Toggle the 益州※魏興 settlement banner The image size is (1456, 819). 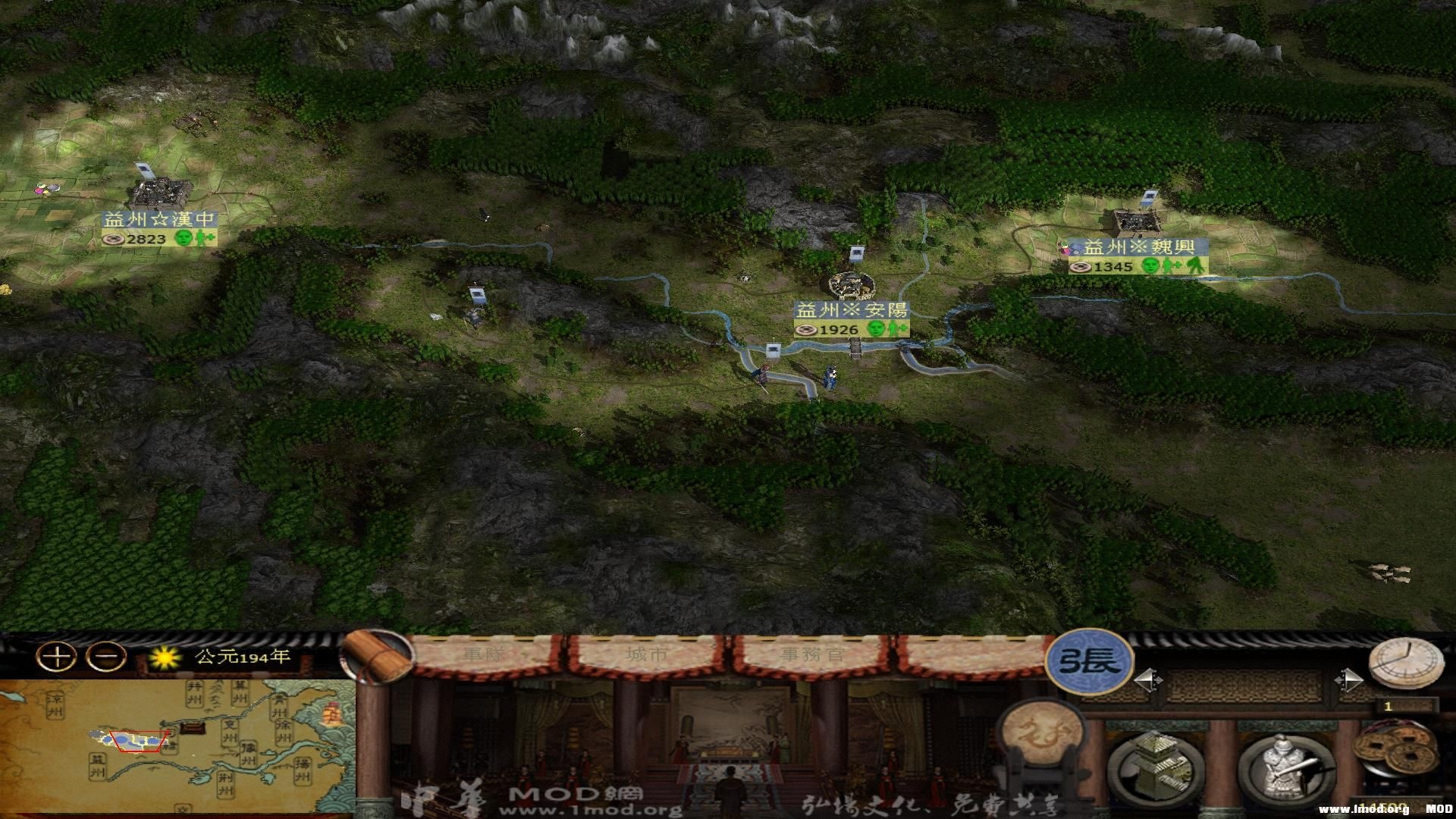pyautogui.click(x=1140, y=245)
